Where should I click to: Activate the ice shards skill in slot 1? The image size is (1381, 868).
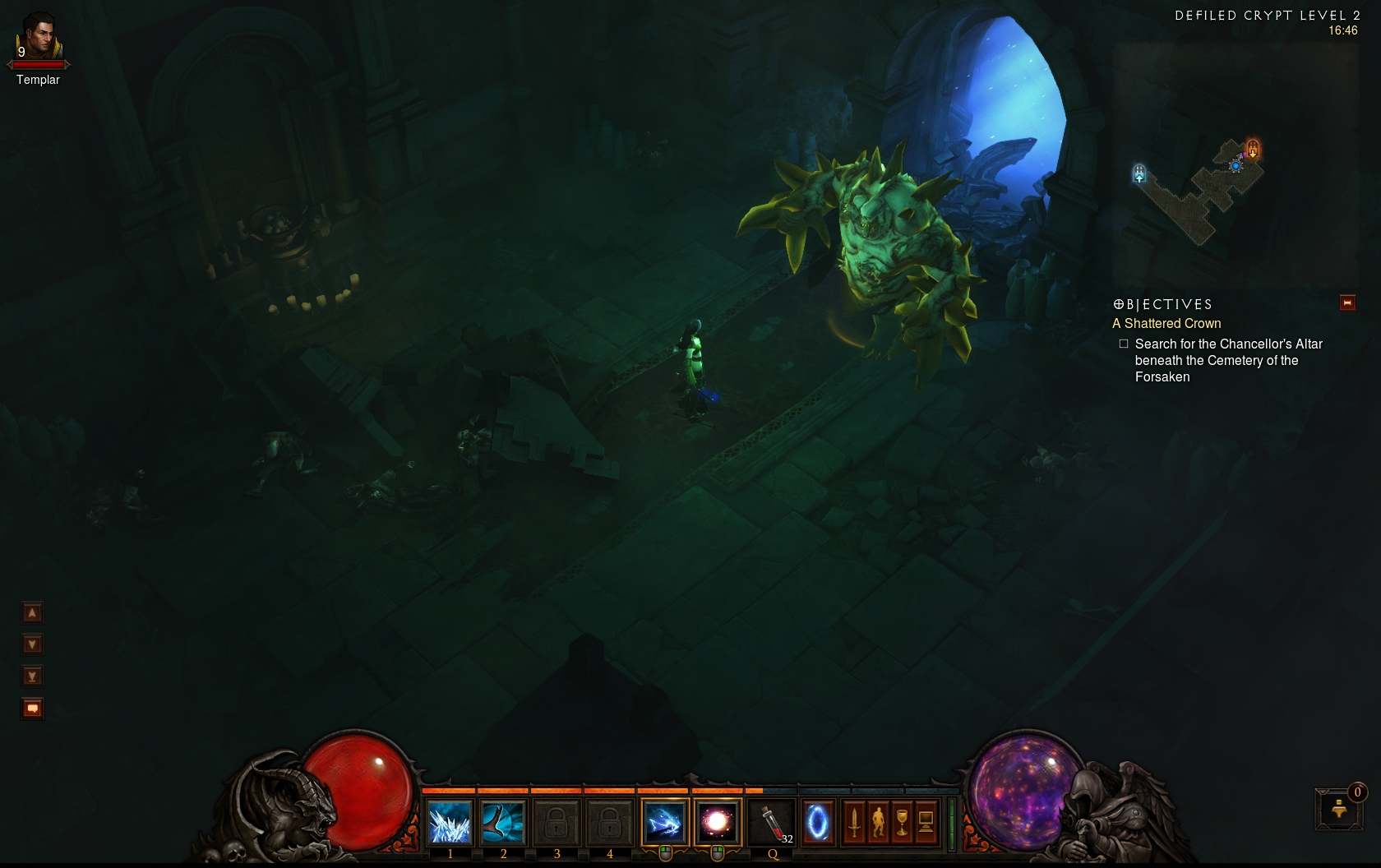tap(450, 822)
